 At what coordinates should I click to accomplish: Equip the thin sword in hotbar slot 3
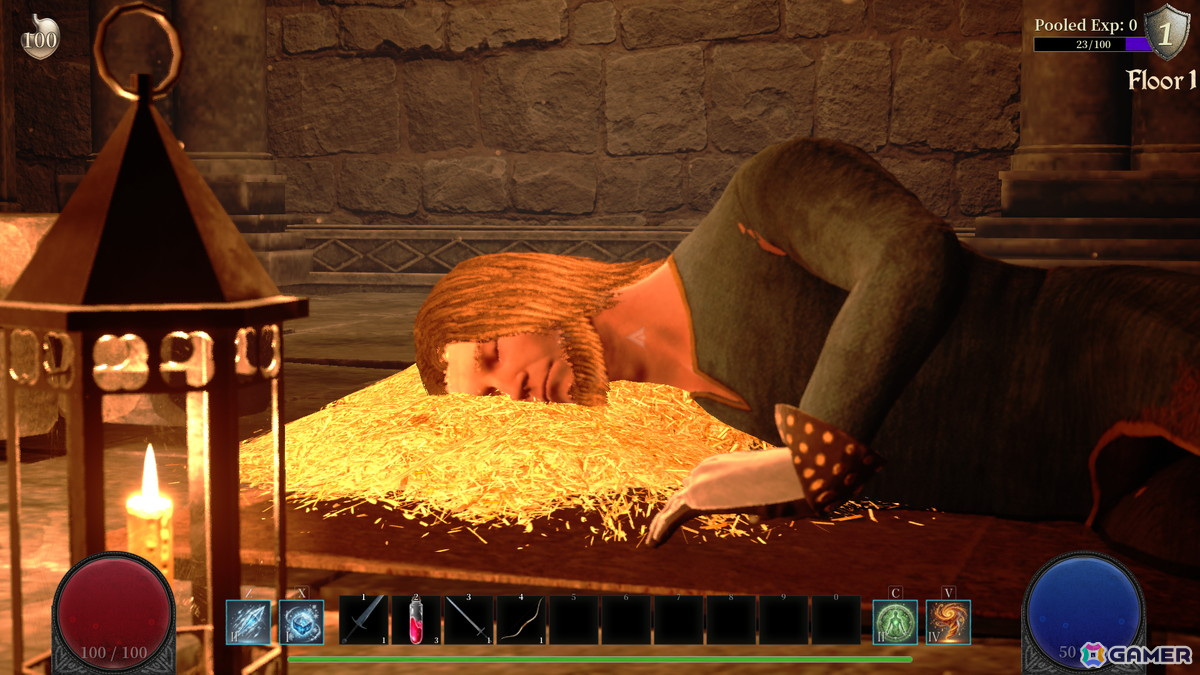click(468, 620)
